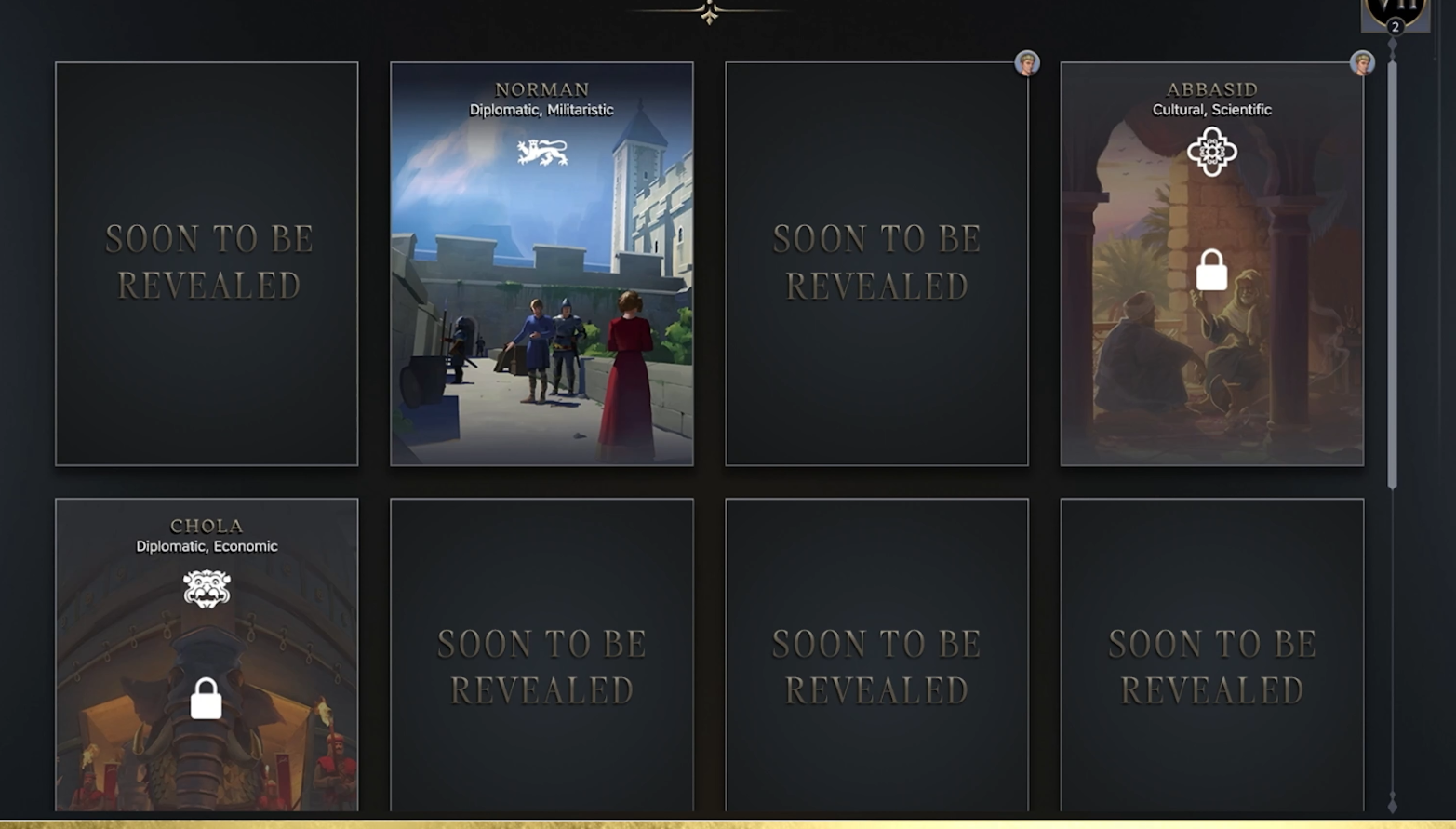Click the Cultural, Scientific label on Abbasid card
The height and width of the screenshot is (829, 1456).
coord(1211,109)
